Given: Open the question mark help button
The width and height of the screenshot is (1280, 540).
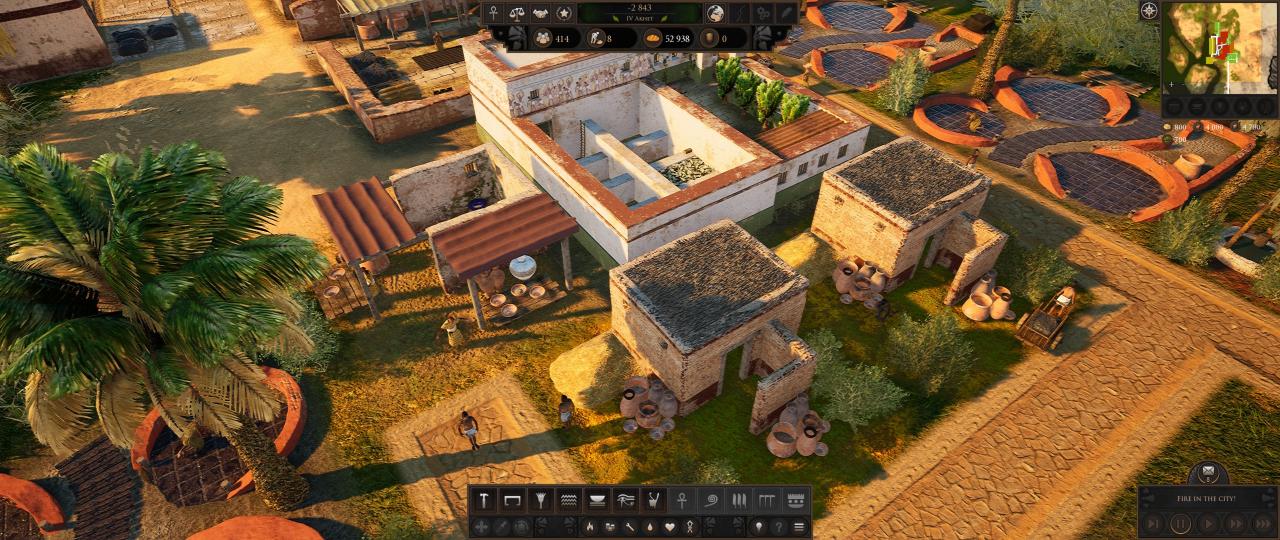Looking at the screenshot, I should (x=778, y=526).
